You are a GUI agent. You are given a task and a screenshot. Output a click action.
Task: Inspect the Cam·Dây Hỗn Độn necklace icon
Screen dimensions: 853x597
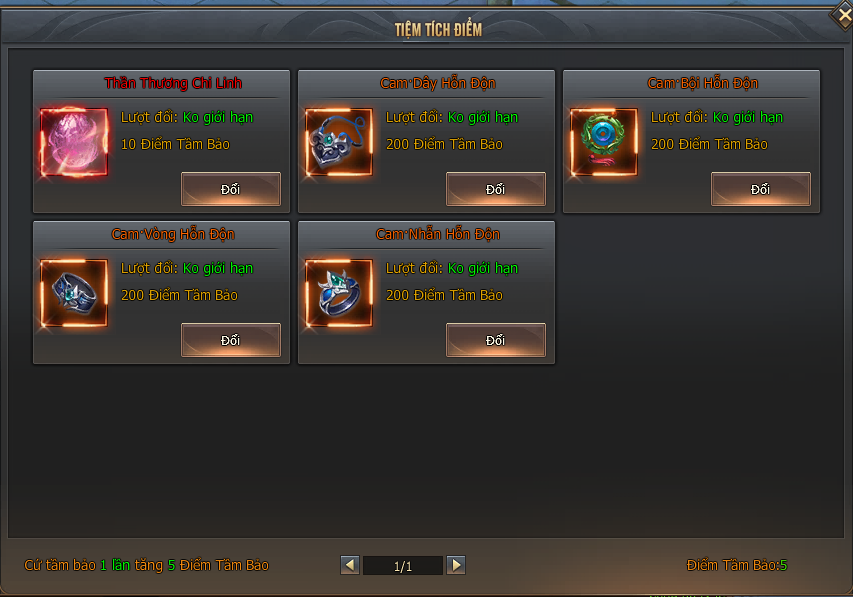click(x=339, y=143)
